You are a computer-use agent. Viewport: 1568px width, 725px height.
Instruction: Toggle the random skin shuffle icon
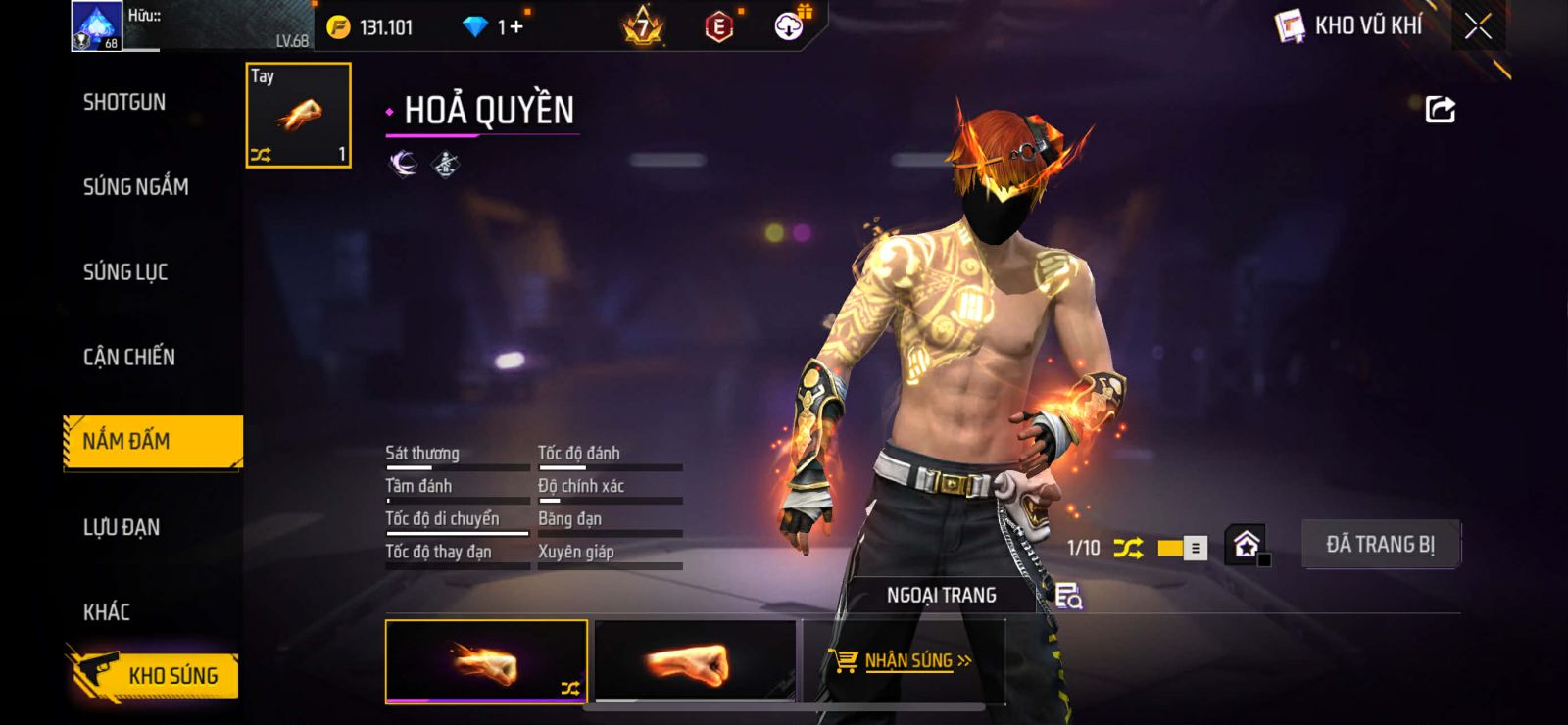(x=1128, y=548)
